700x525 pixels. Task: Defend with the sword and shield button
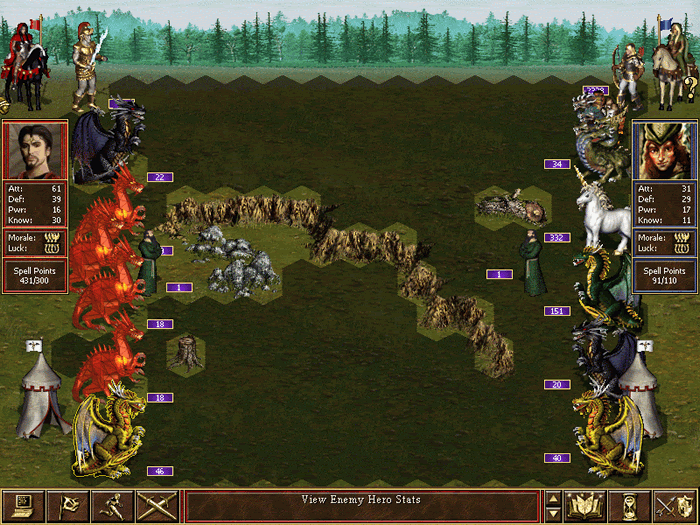click(x=675, y=507)
